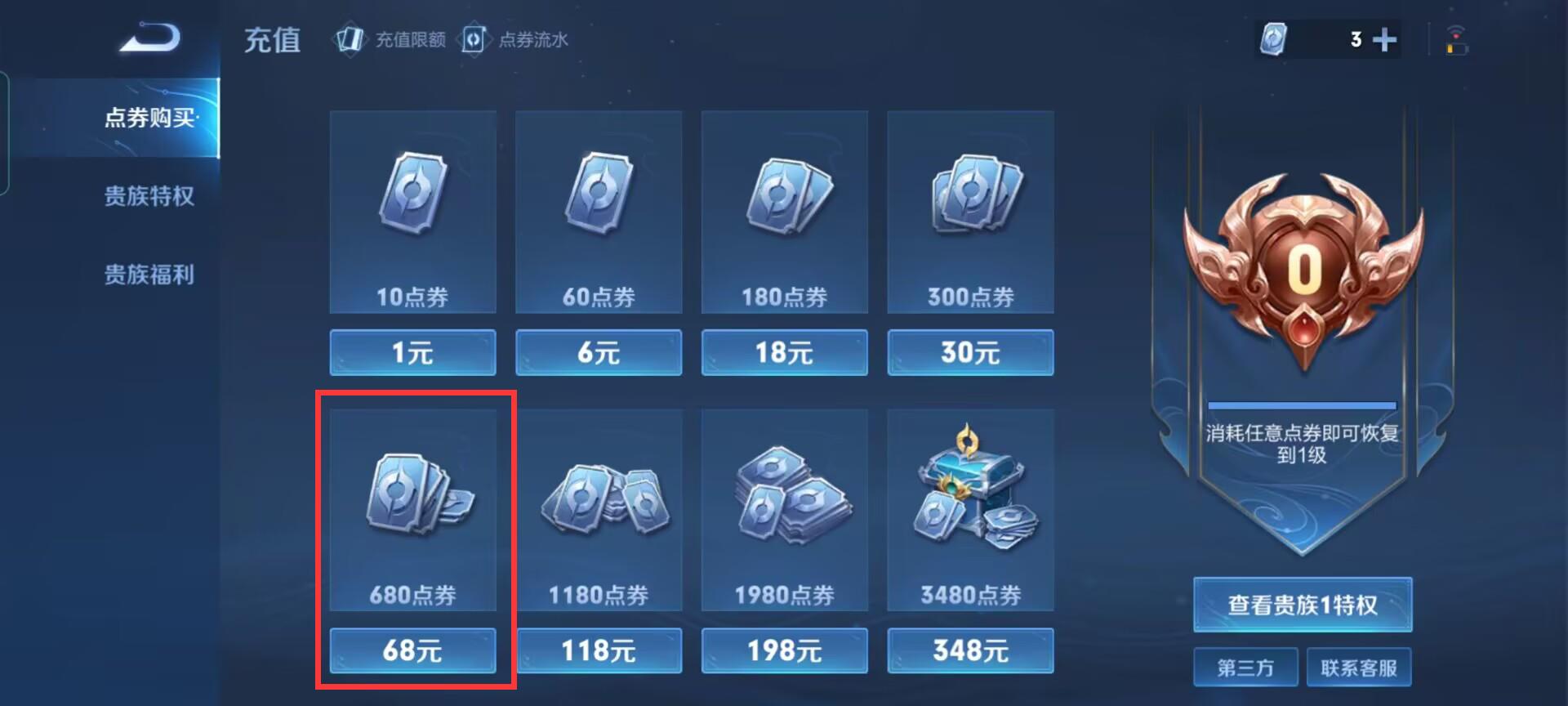Click the 查看贵族1特权 button

click(1302, 605)
